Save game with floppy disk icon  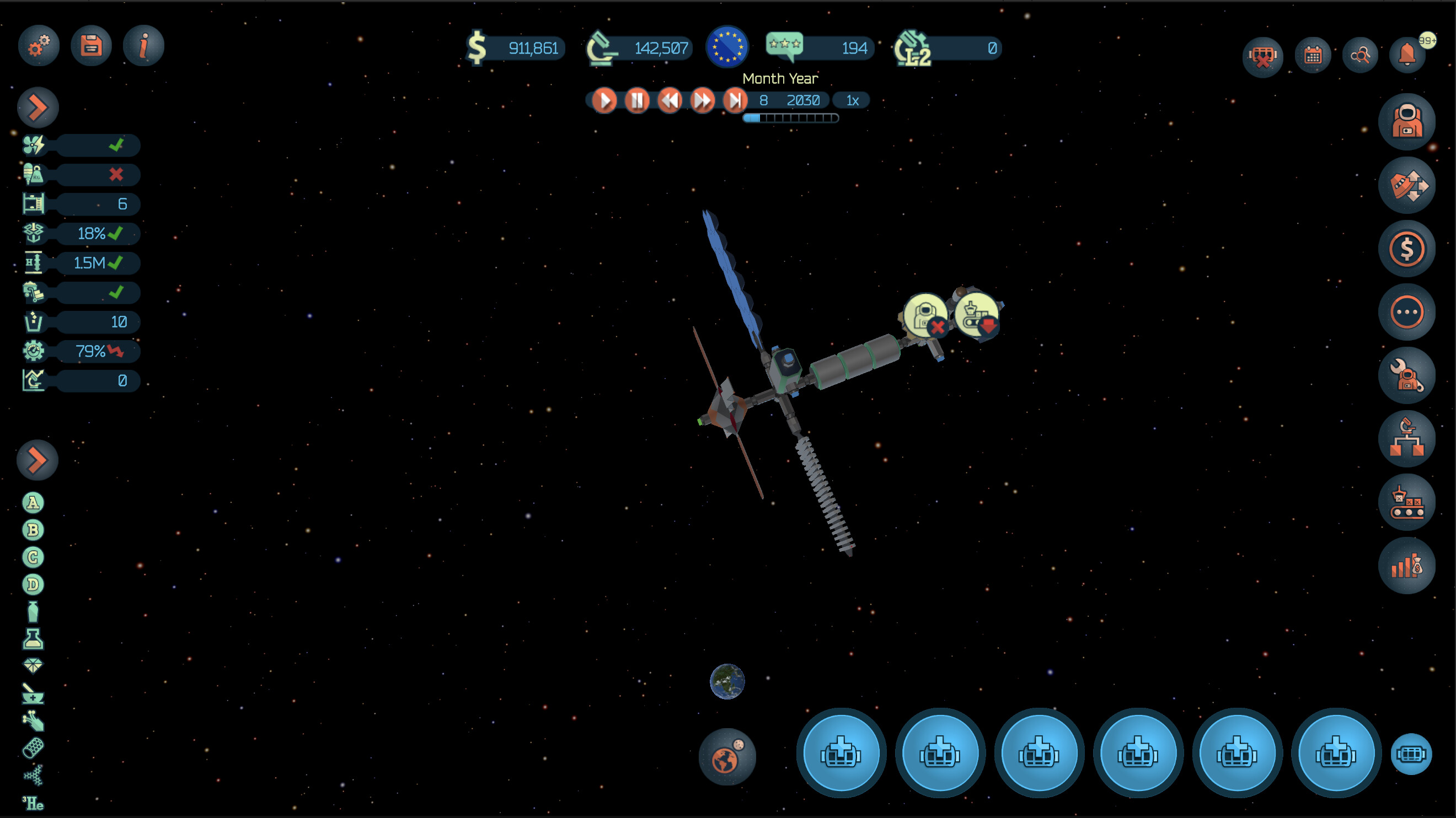(91, 46)
